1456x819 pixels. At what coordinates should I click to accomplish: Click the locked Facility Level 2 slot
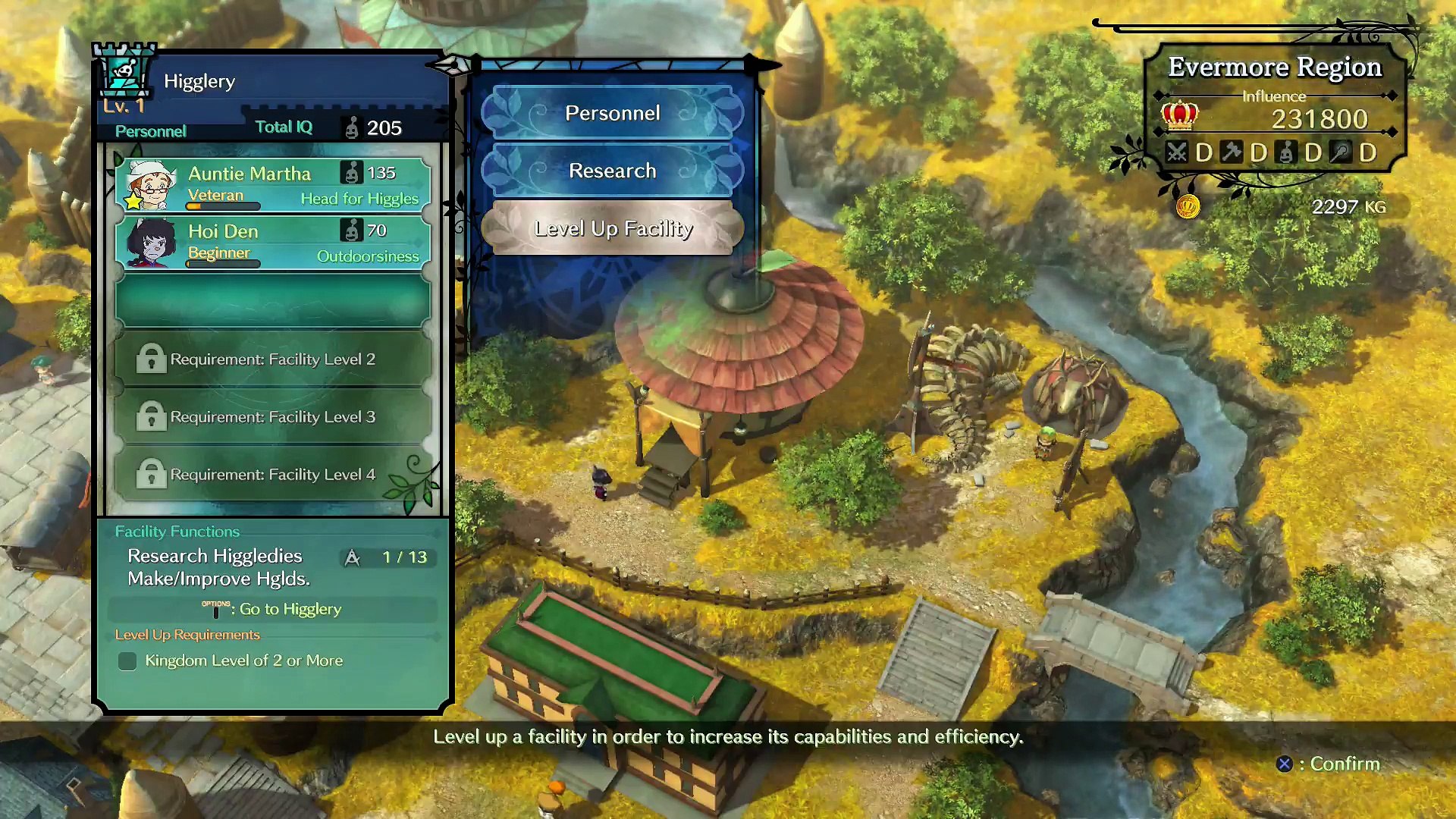(273, 359)
